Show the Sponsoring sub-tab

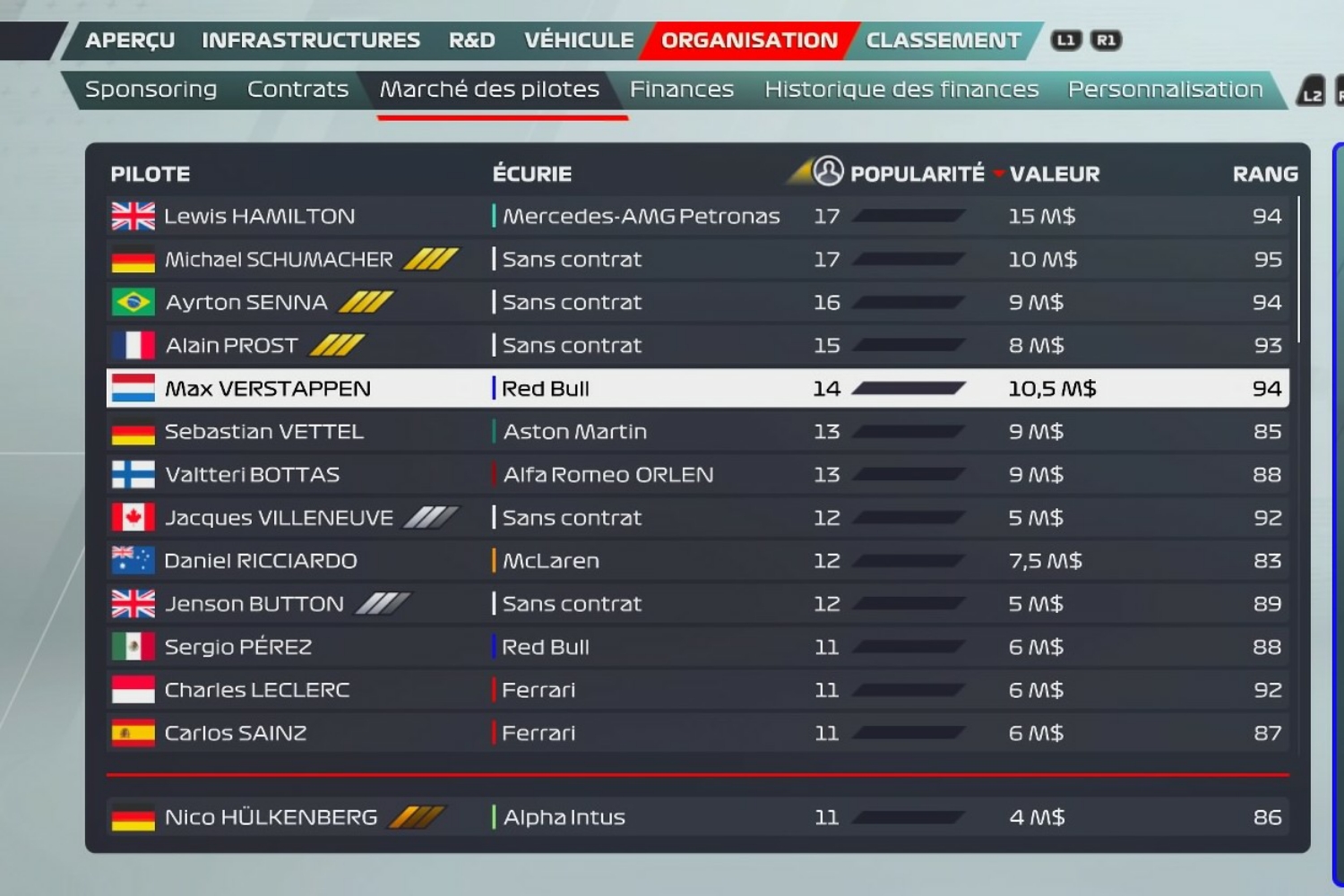(151, 90)
